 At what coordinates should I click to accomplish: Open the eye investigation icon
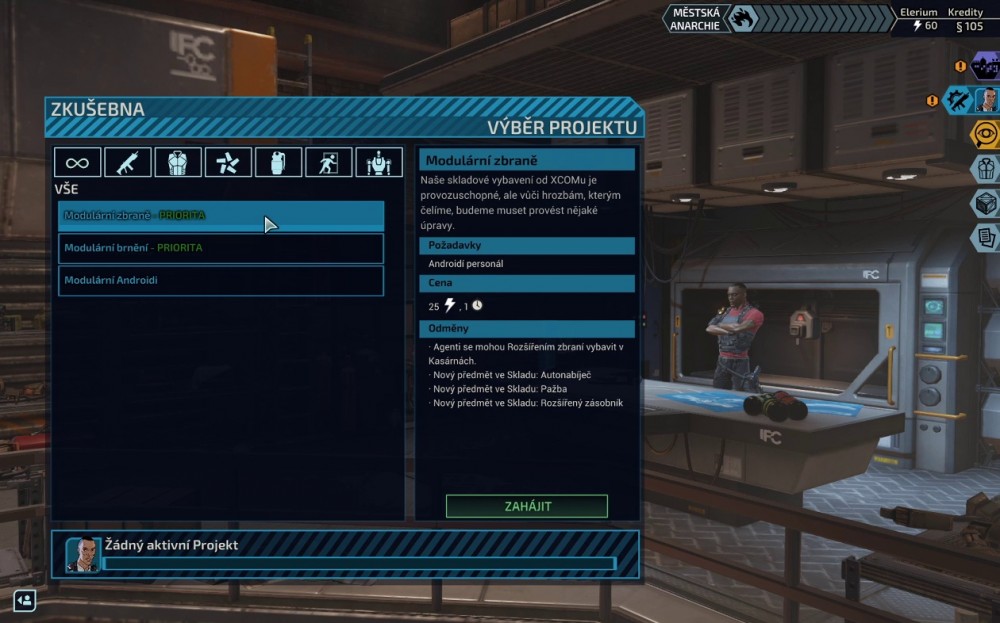[986, 133]
